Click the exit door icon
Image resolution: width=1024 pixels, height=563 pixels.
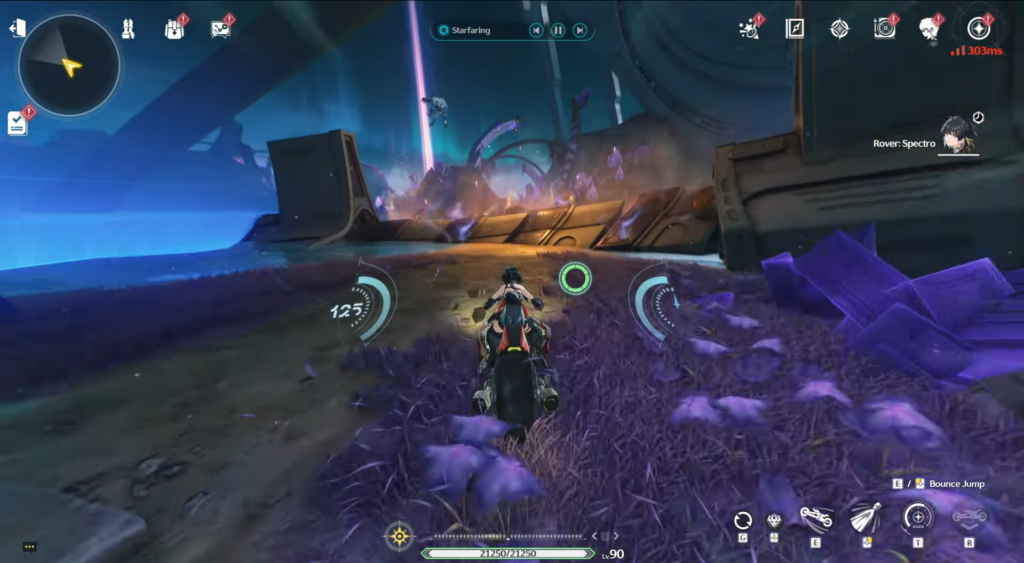(17, 28)
